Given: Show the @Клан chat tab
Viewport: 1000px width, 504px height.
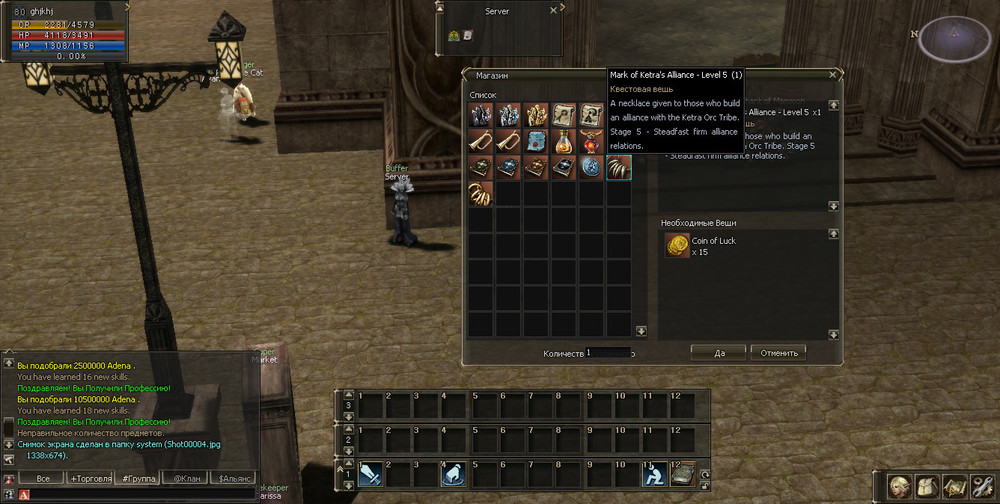Looking at the screenshot, I should click(184, 479).
